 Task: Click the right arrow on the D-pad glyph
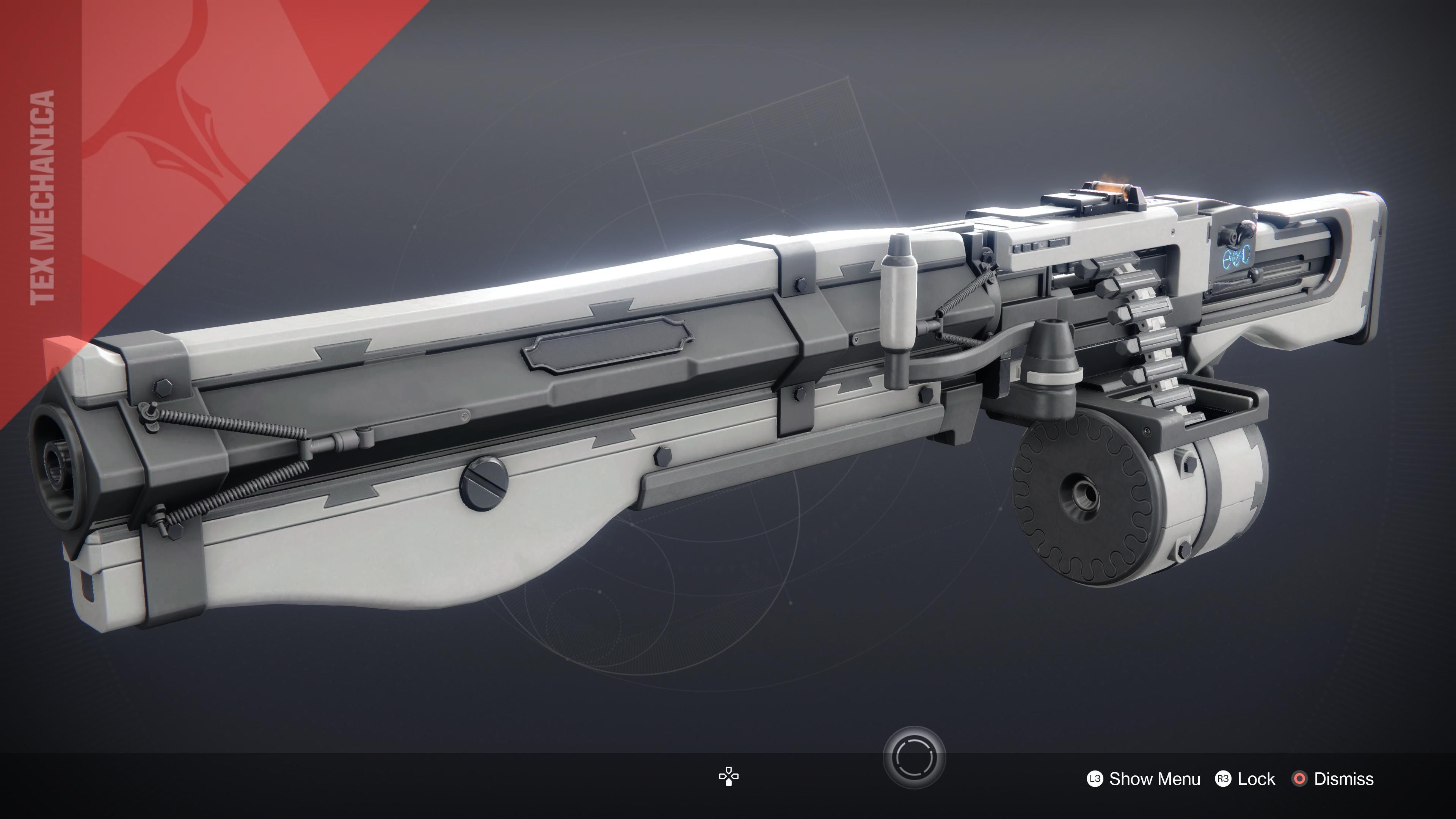(x=735, y=777)
